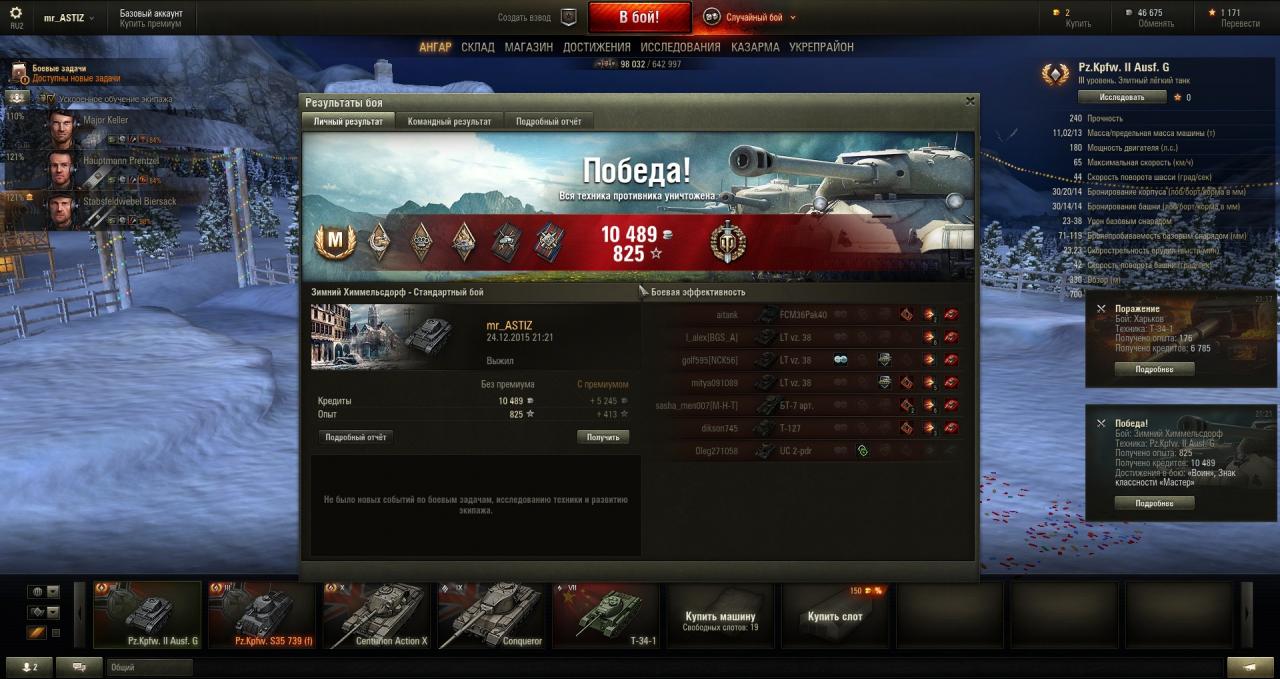1280x679 pixels.
Task: Open the «Случайный бой» battle type dropdown
Action: [752, 17]
